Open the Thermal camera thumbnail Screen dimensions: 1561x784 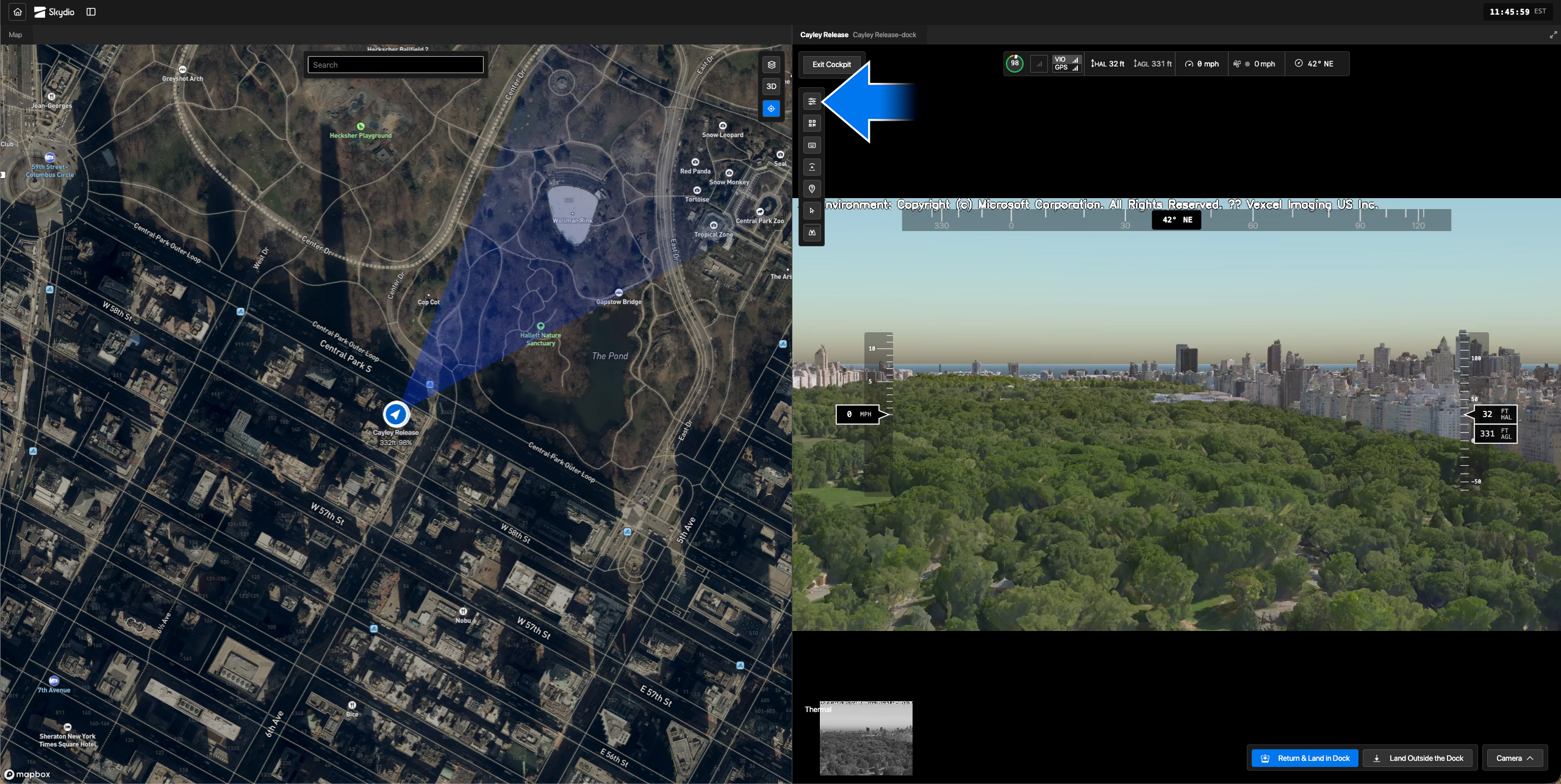pos(866,738)
